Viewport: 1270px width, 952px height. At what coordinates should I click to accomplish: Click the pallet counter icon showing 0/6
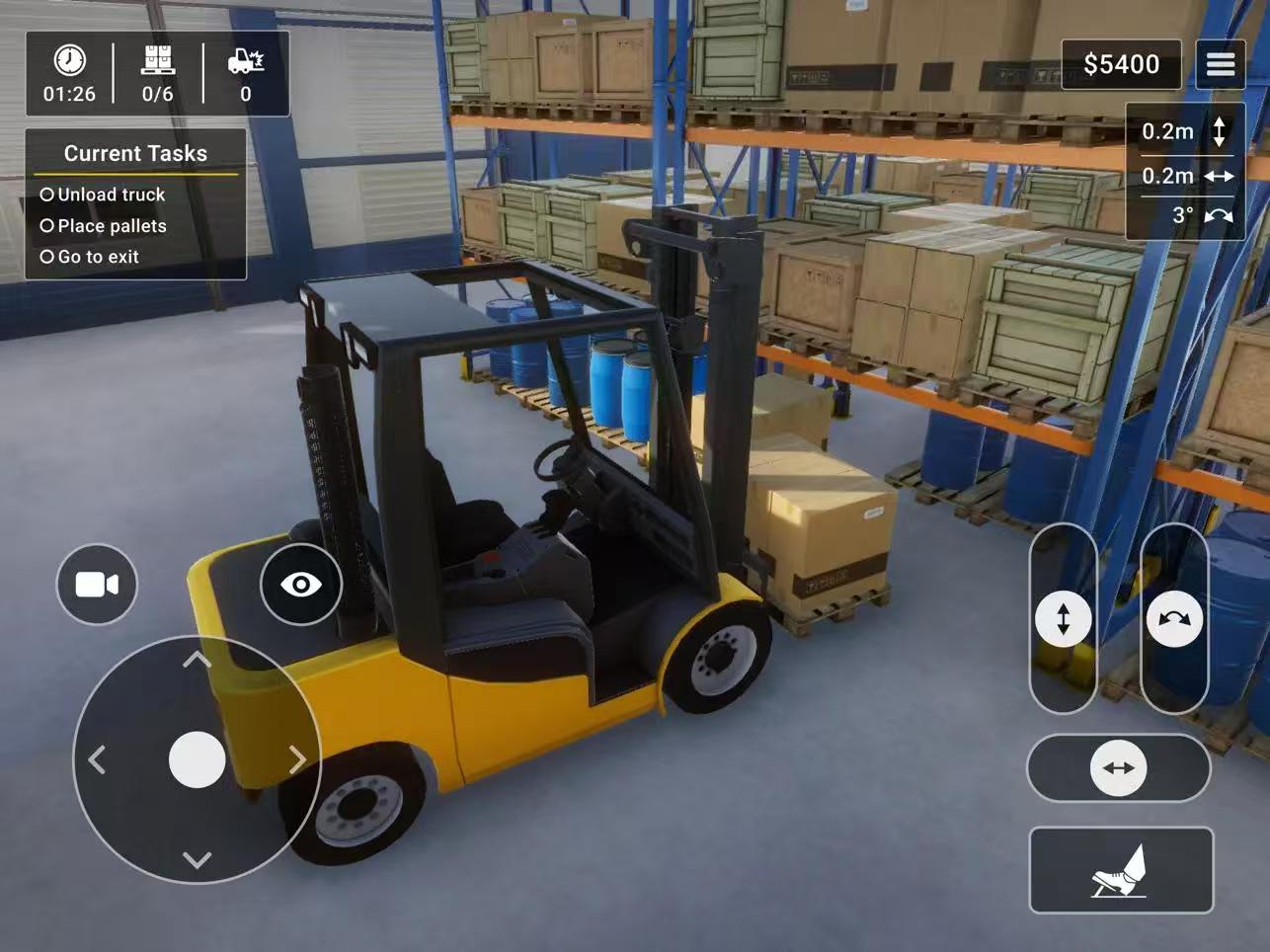pos(158,59)
